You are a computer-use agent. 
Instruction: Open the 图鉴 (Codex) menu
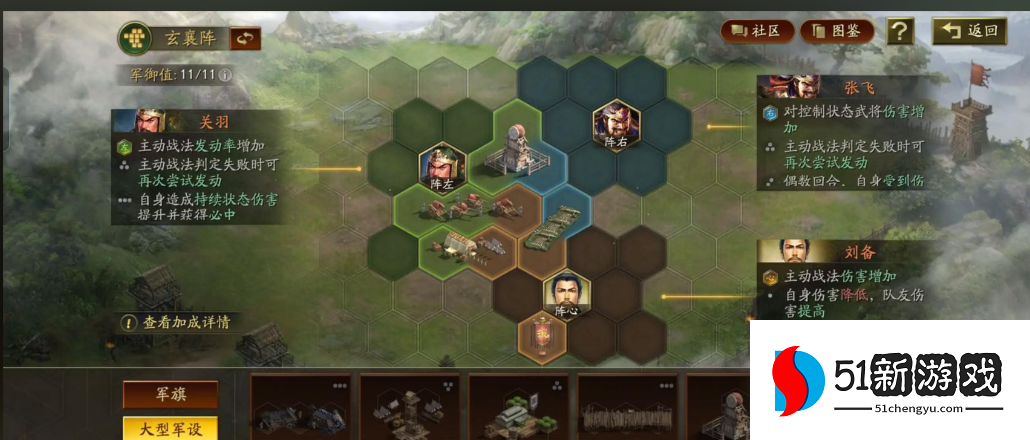[x=836, y=31]
